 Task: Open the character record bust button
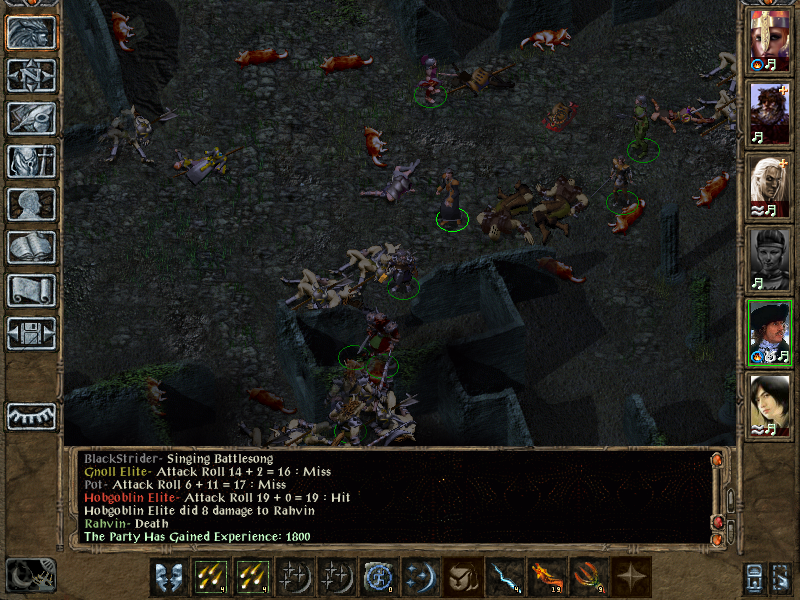click(31, 204)
